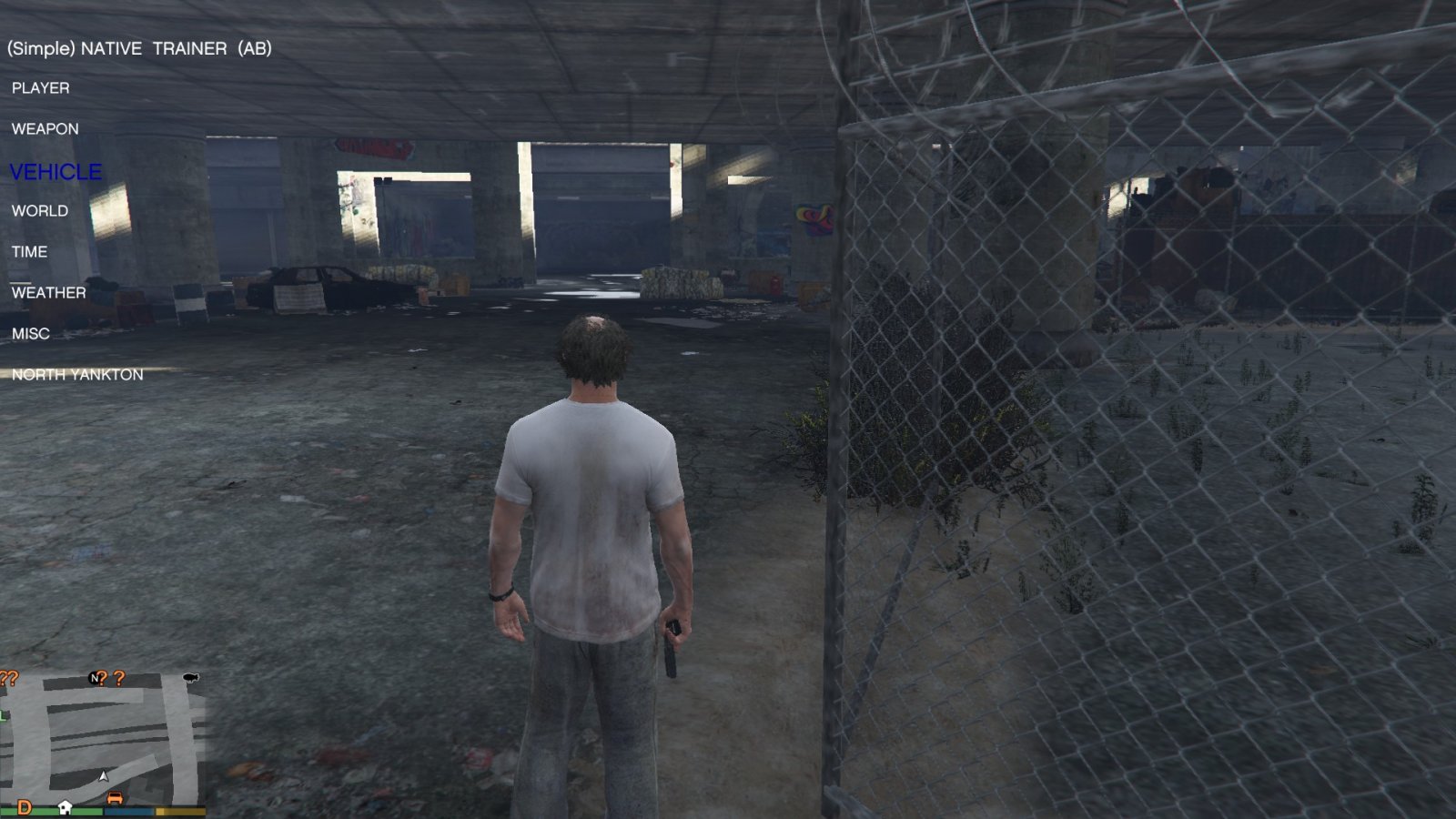The image size is (1456, 819).
Task: Click the white house marker on minimap
Action: pyautogui.click(x=65, y=807)
